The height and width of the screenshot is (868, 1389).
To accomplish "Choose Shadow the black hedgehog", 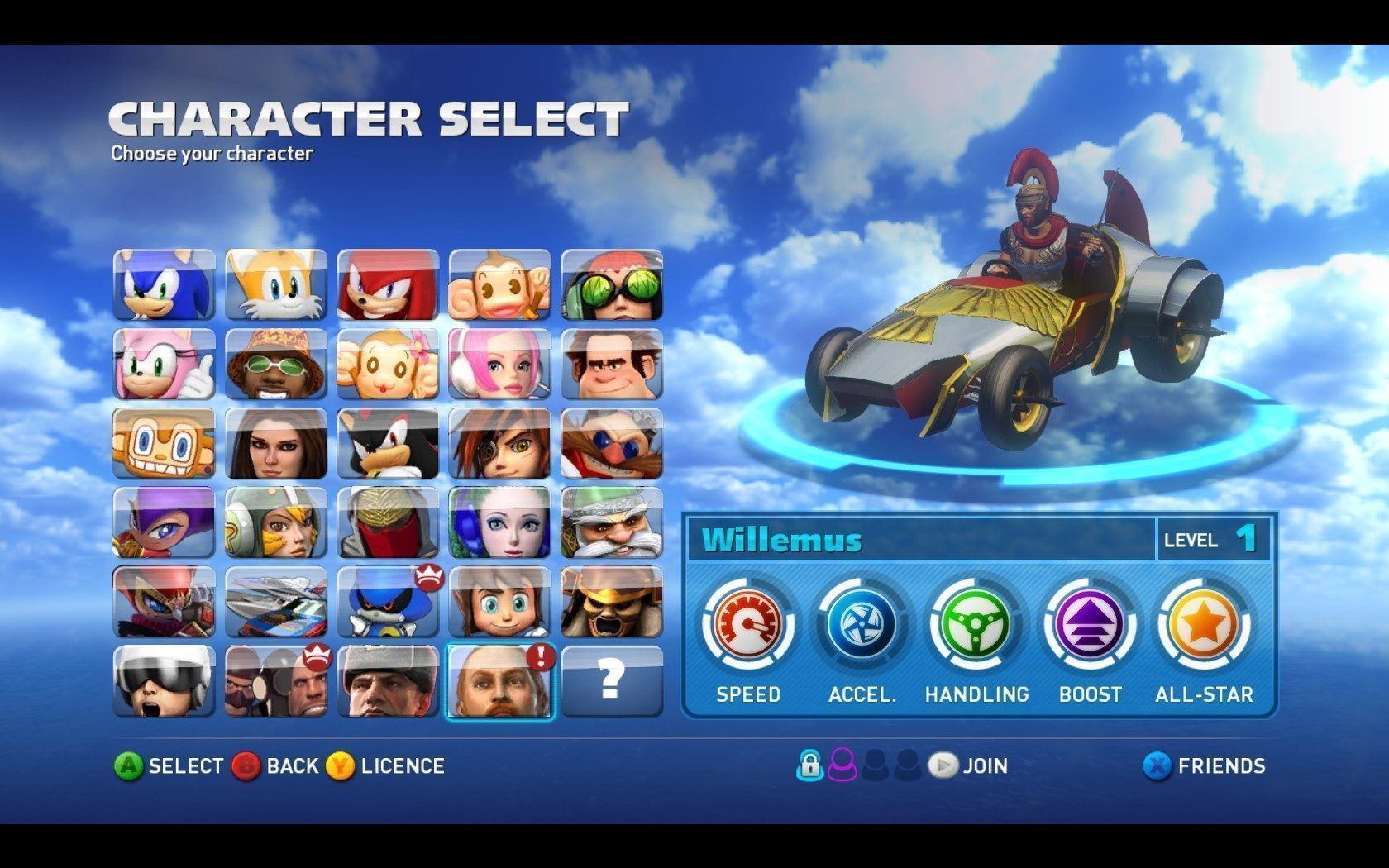I will click(388, 443).
